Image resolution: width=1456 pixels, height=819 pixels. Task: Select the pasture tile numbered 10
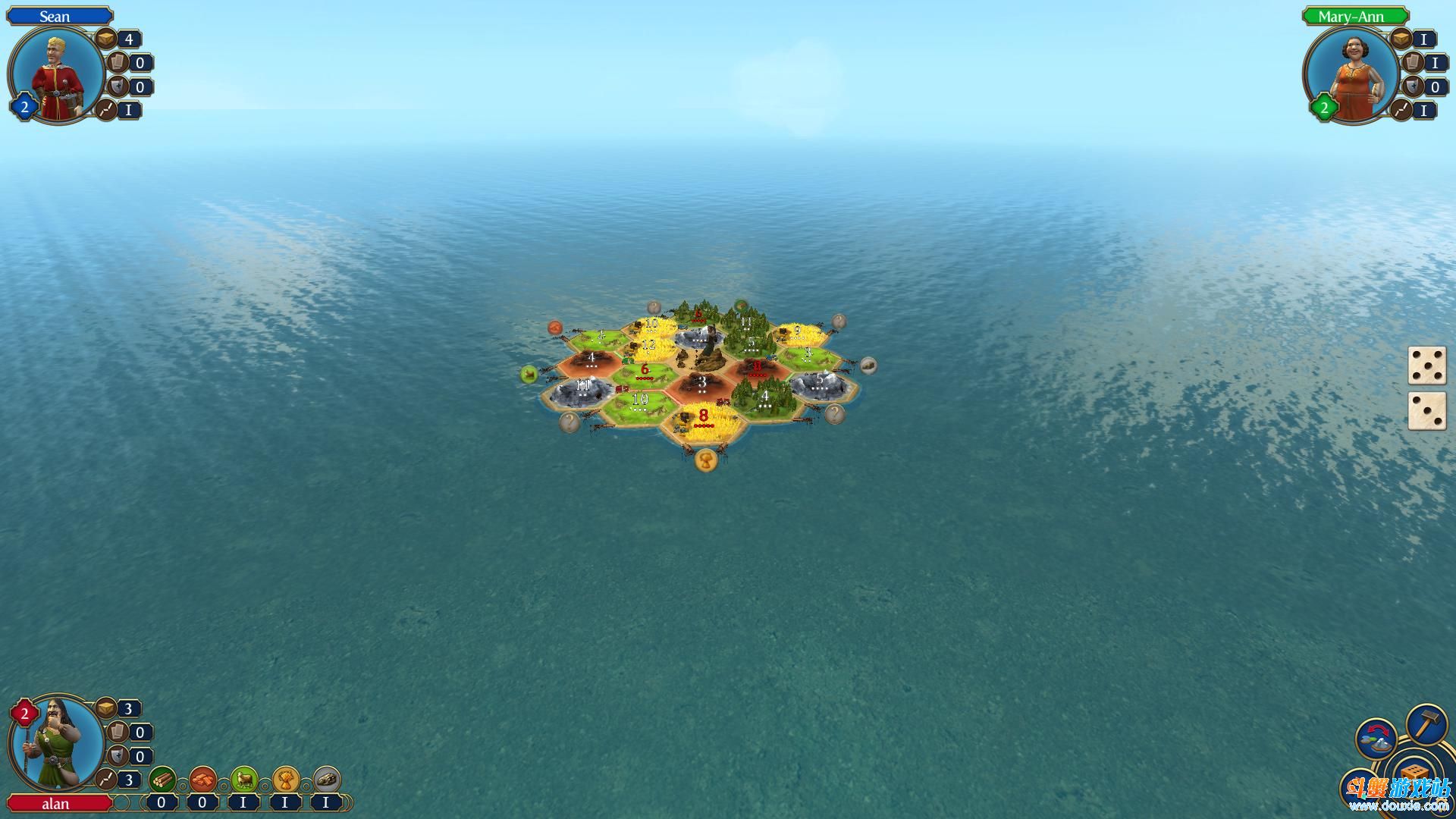(639, 403)
